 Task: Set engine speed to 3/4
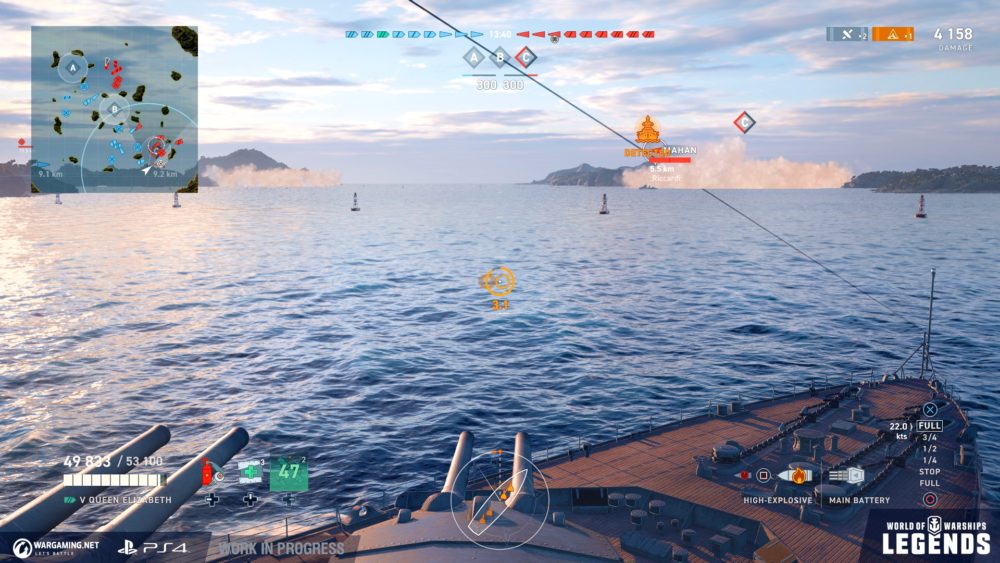[x=929, y=437]
